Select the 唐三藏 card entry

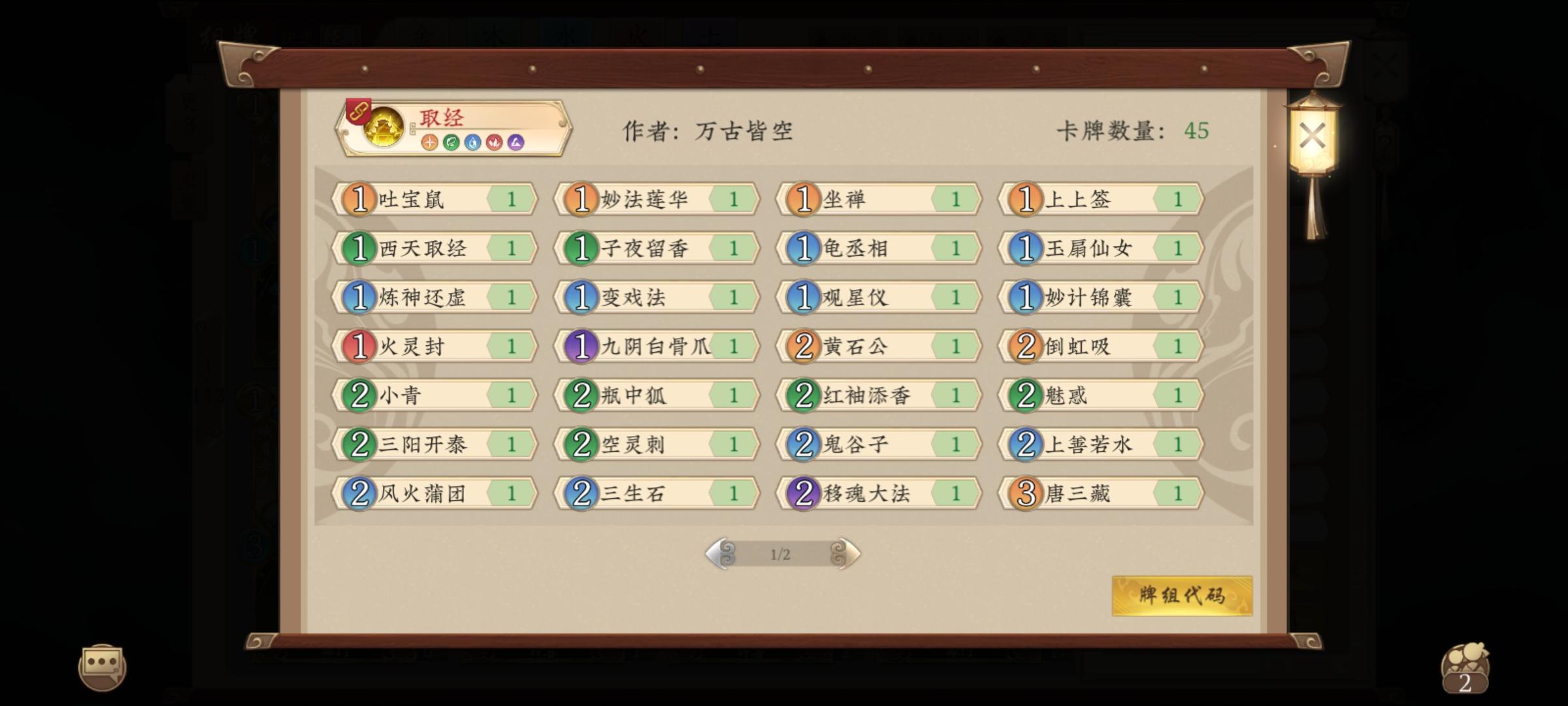click(1098, 494)
